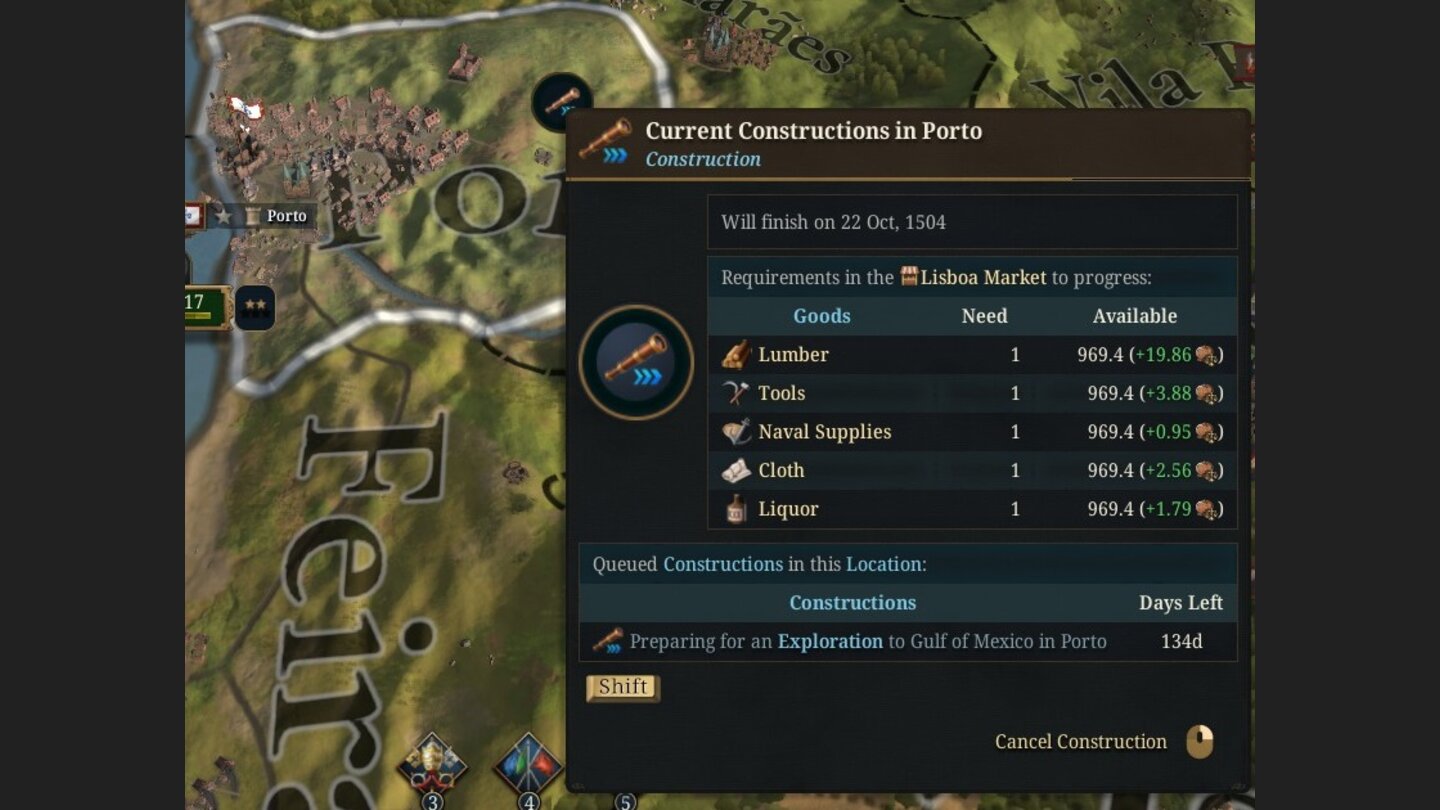This screenshot has height=810, width=1440.
Task: Click the coin icon beside Lumber's price
Action: click(1208, 354)
